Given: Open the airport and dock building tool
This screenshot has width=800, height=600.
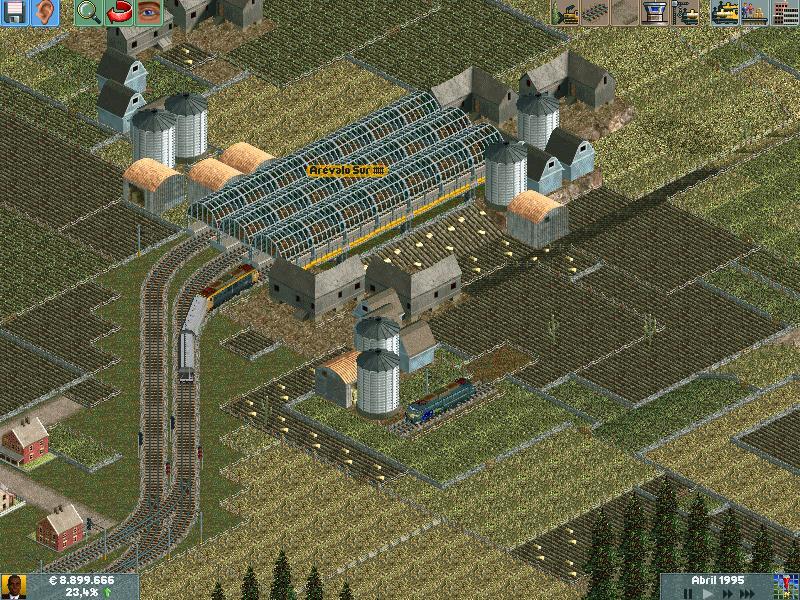Looking at the screenshot, I should pyautogui.click(x=656, y=13).
